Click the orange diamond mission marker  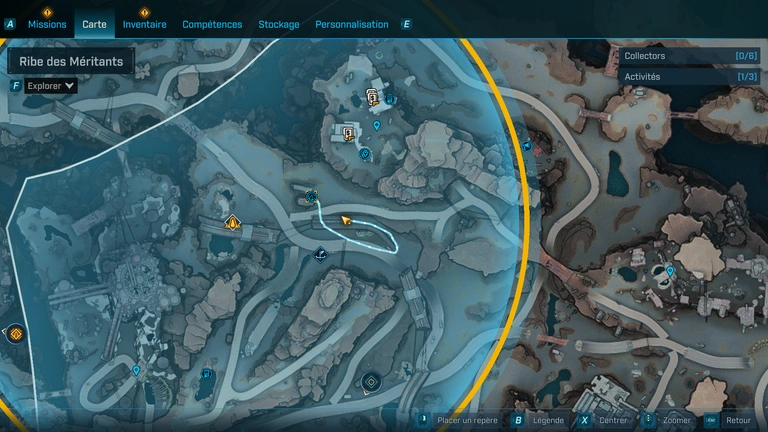pyautogui.click(x=233, y=222)
